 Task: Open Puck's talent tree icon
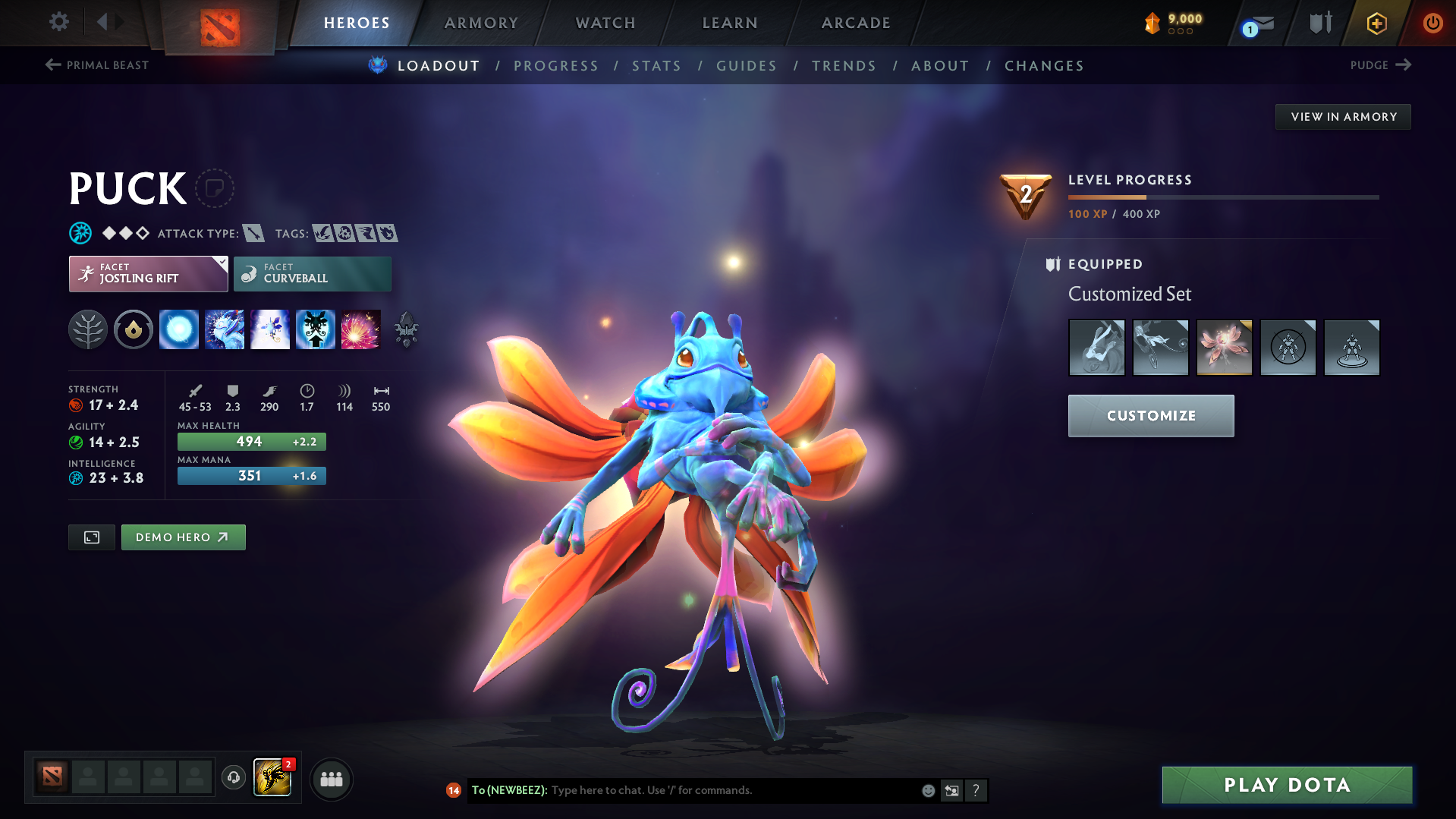click(x=87, y=329)
